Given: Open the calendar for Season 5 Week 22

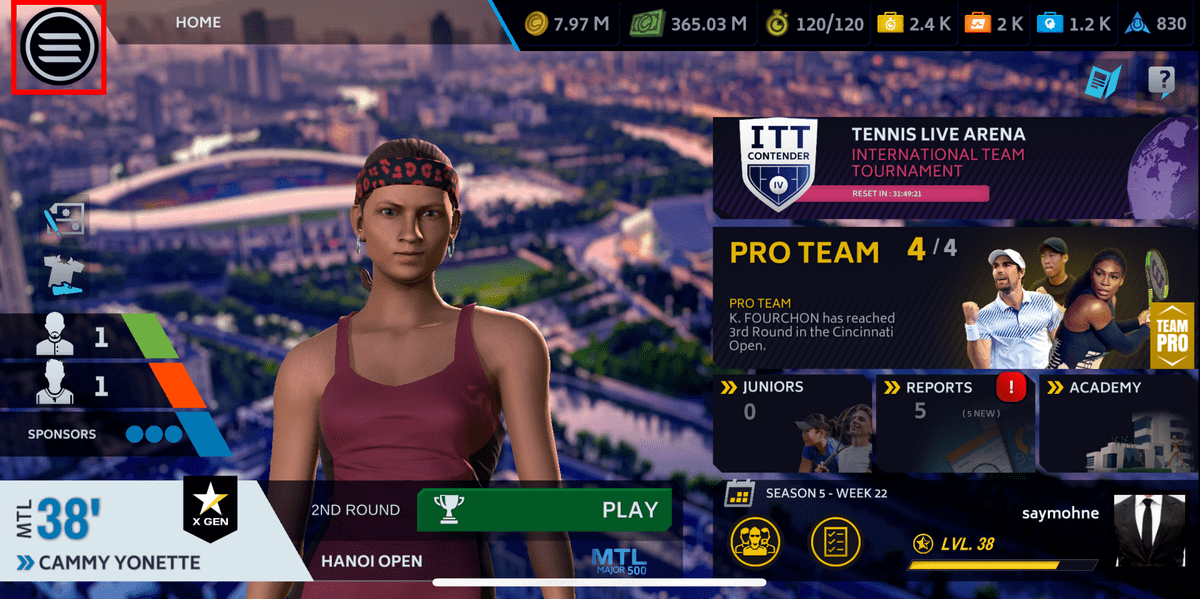Looking at the screenshot, I should click(x=739, y=493).
